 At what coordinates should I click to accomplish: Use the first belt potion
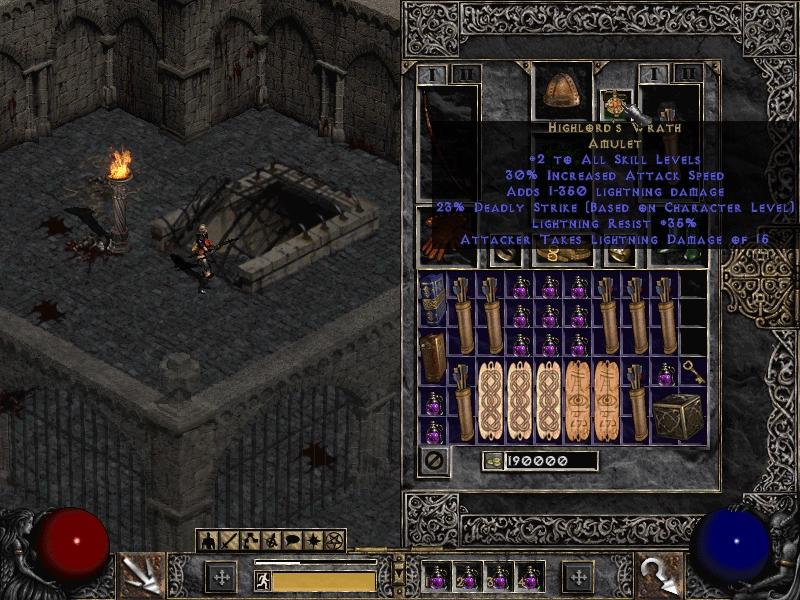436,577
